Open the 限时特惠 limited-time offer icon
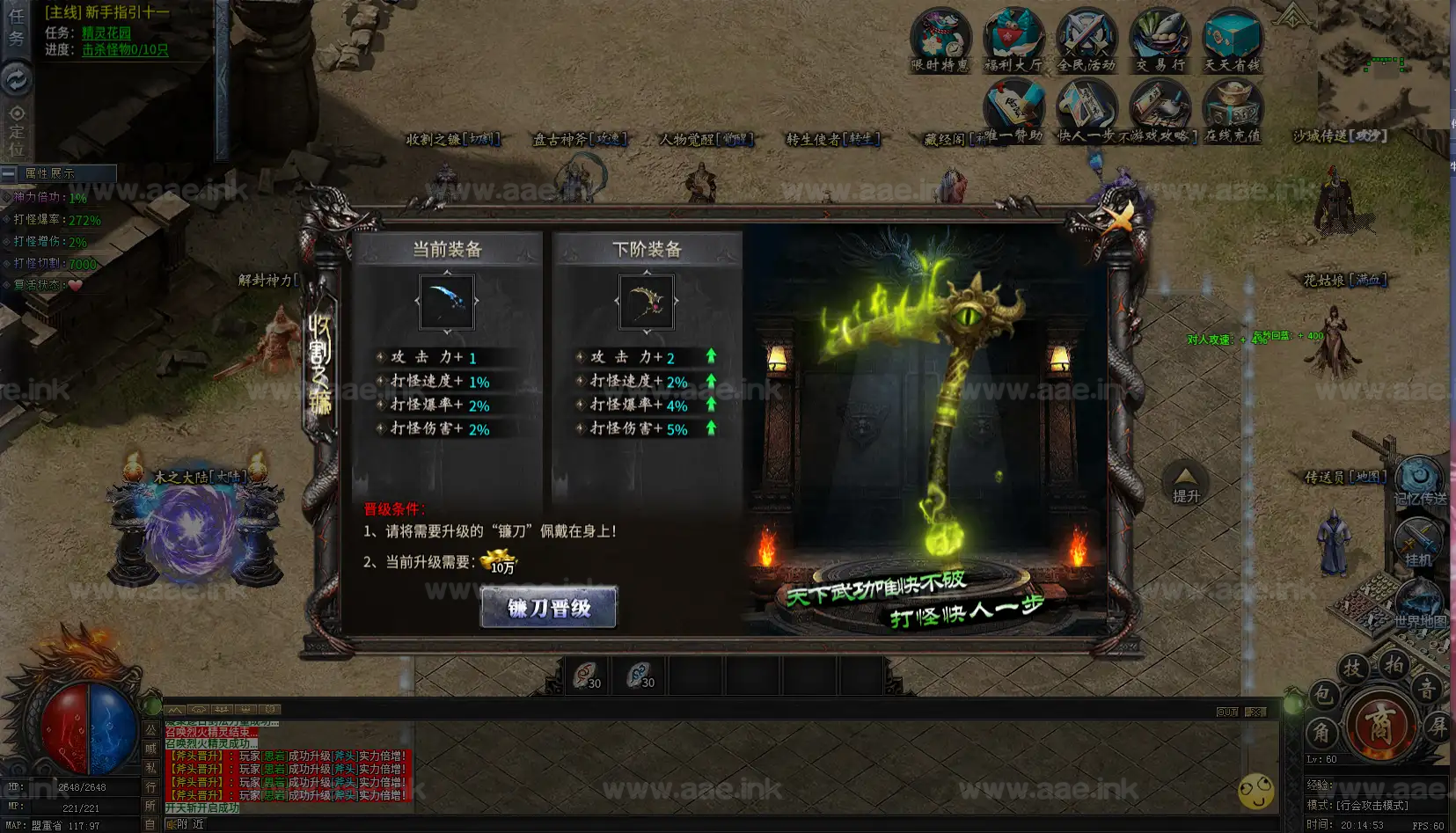Image resolution: width=1456 pixels, height=833 pixels. tap(940, 40)
